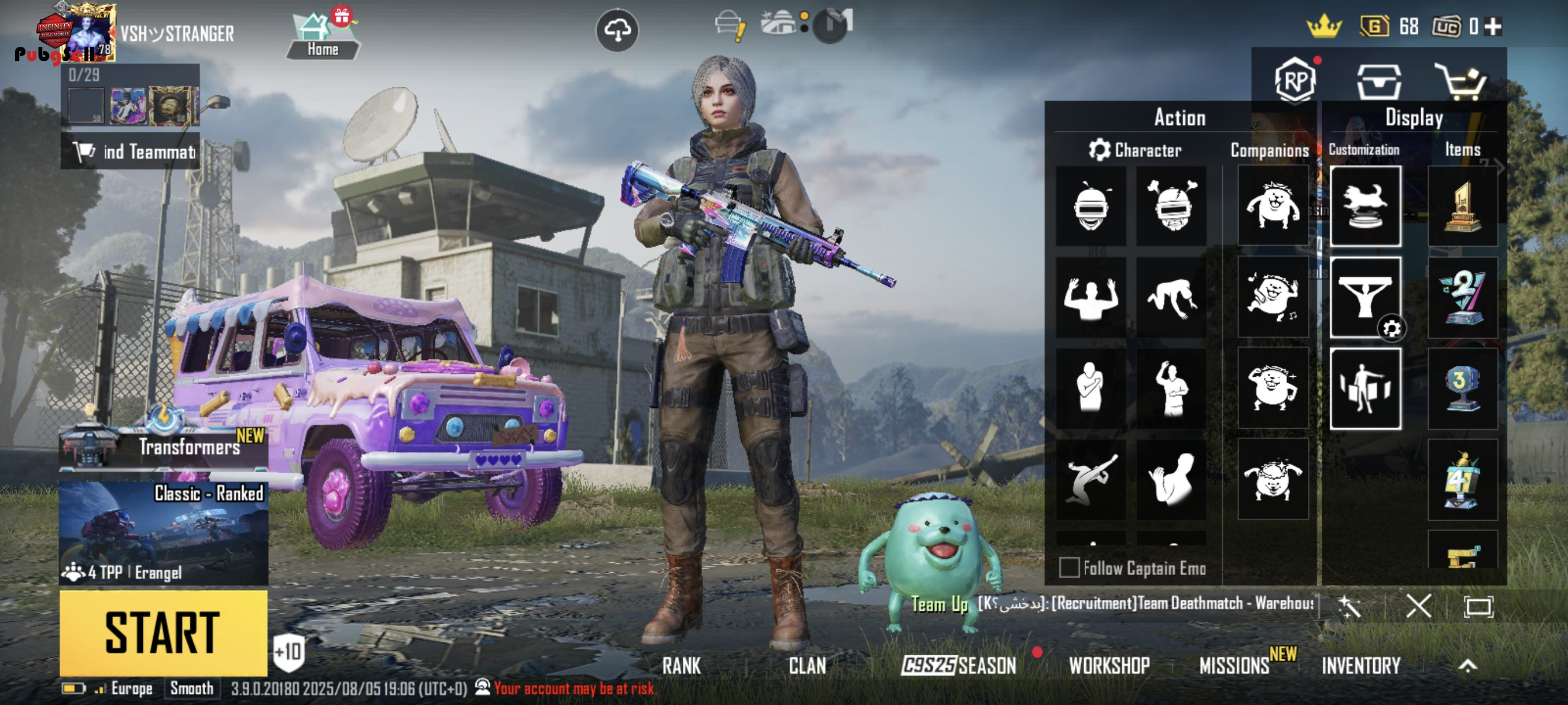
Task: Switch to the Companions emote tab
Action: point(1269,150)
